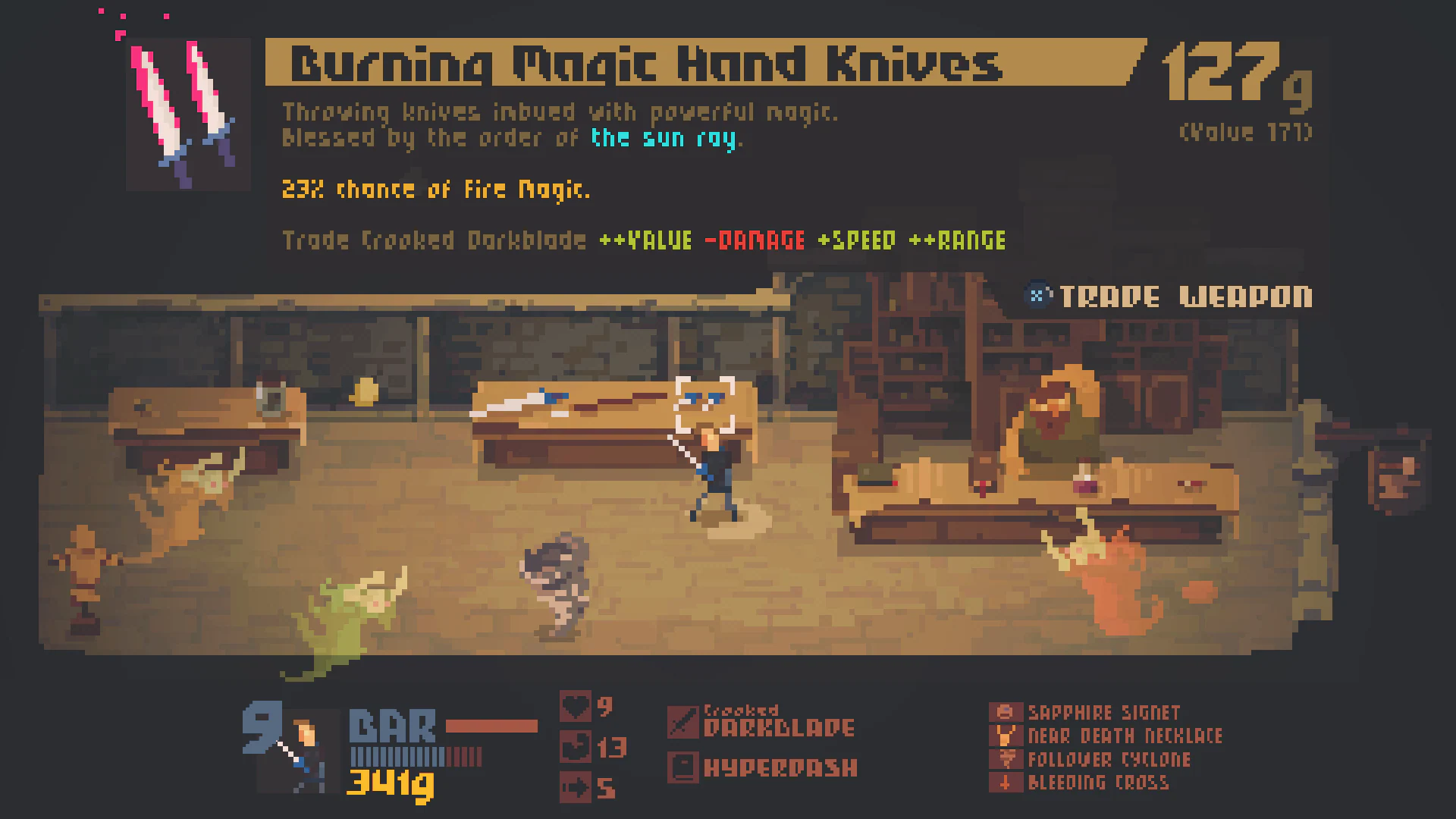1456x819 pixels.
Task: Click the sun ray highlighted text
Action: click(666, 138)
